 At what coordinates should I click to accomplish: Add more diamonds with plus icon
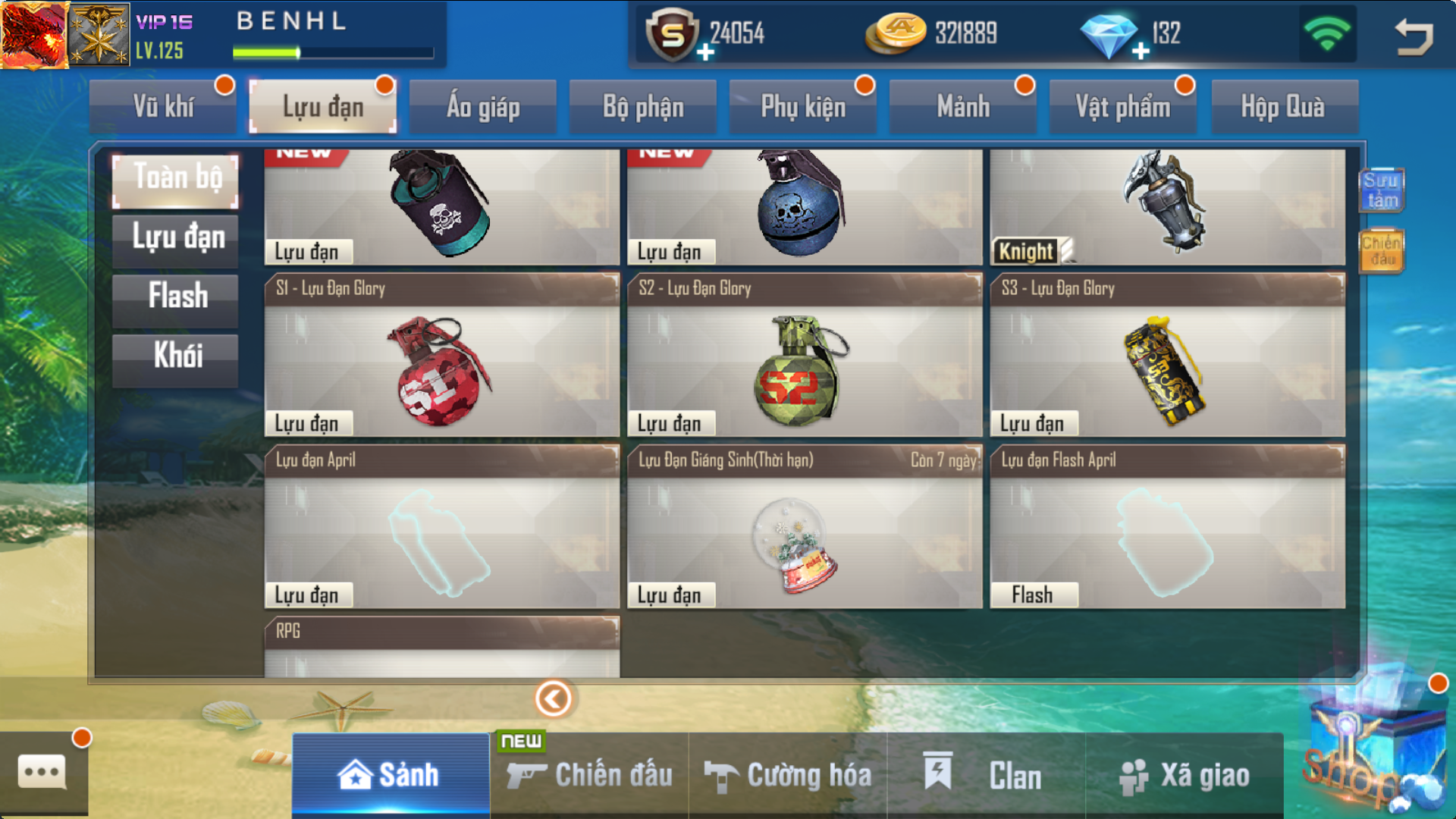pyautogui.click(x=1141, y=52)
